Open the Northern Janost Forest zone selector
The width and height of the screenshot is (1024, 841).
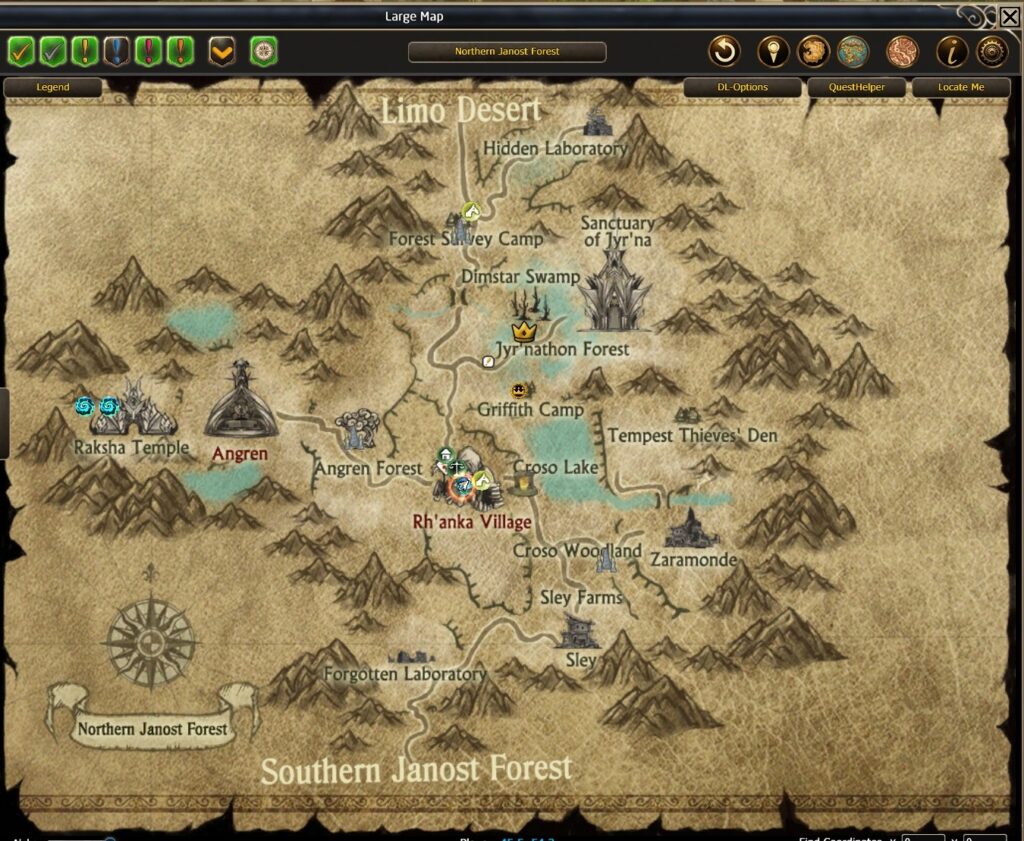click(x=507, y=52)
